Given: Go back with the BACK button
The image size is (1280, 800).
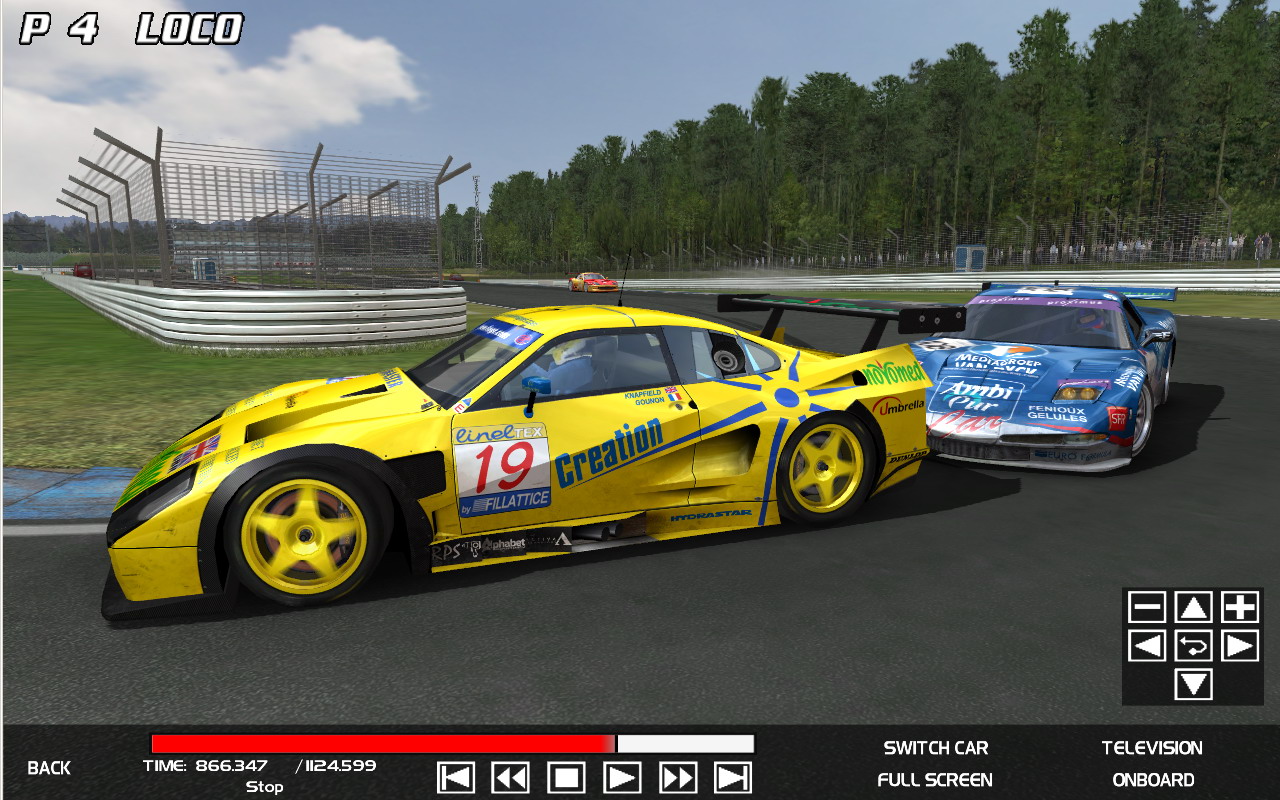Looking at the screenshot, I should 49,768.
